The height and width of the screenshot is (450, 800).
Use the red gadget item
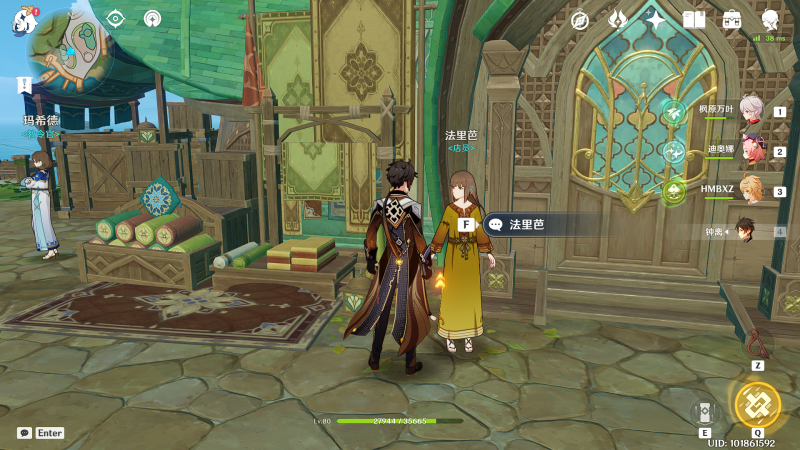[x=759, y=344]
